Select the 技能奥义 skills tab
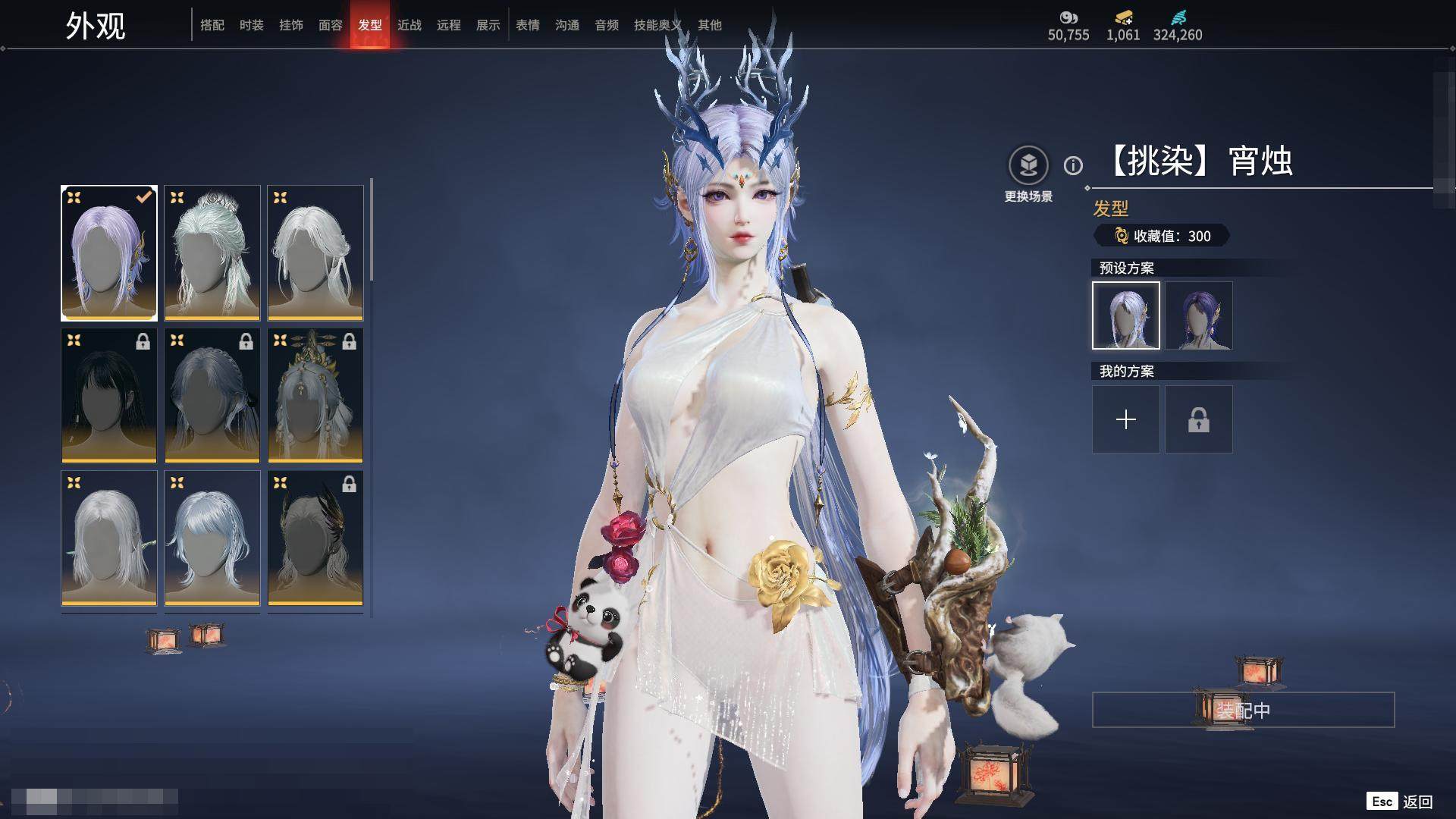 [x=657, y=25]
